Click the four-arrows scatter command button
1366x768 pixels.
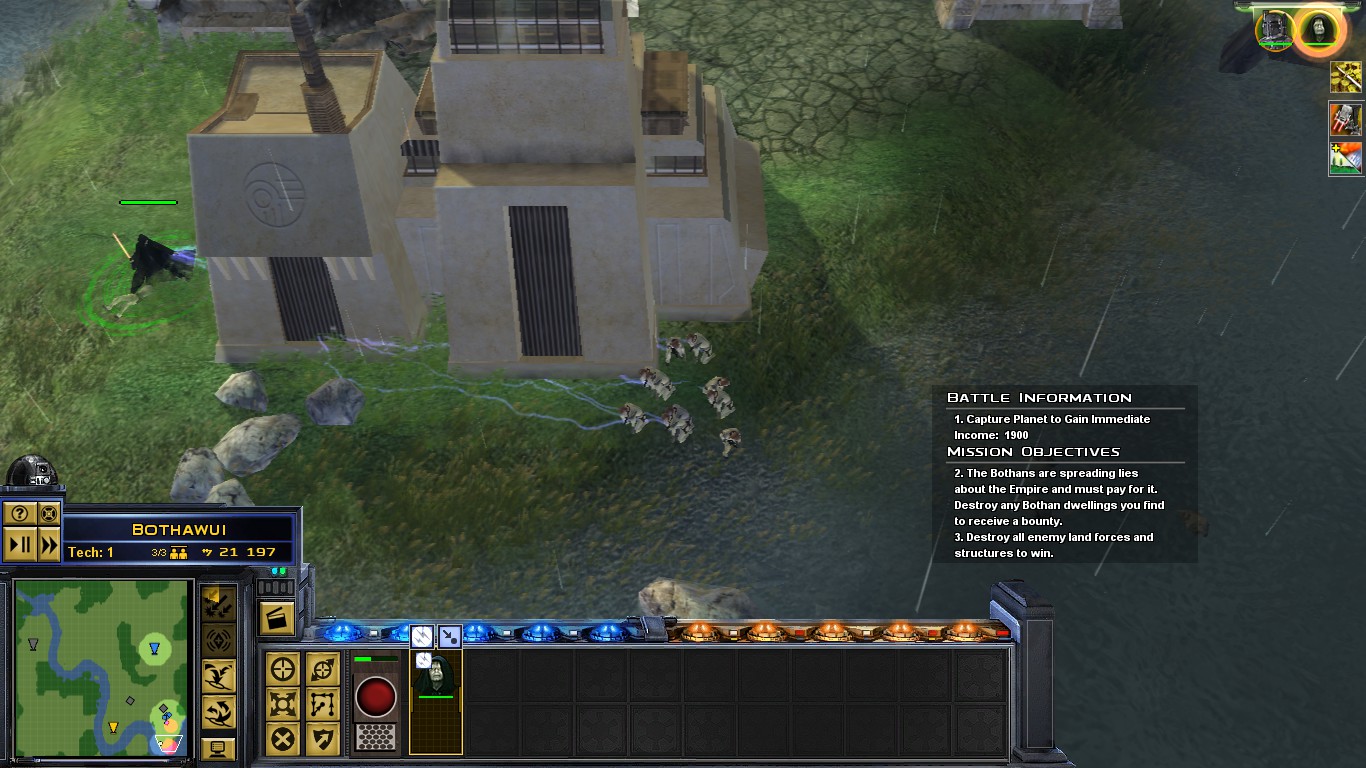(x=283, y=704)
